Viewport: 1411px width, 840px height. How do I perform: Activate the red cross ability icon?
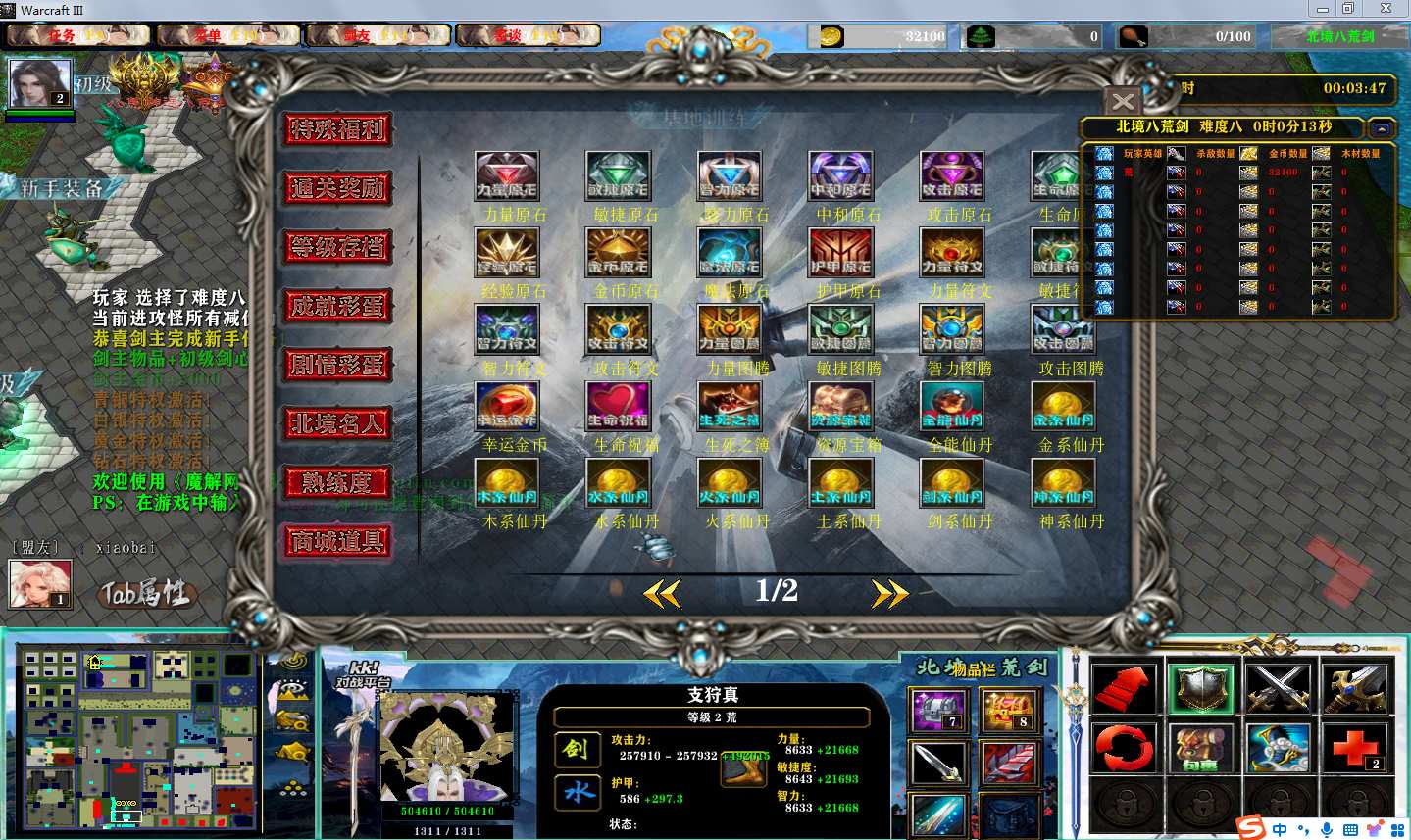[1354, 749]
